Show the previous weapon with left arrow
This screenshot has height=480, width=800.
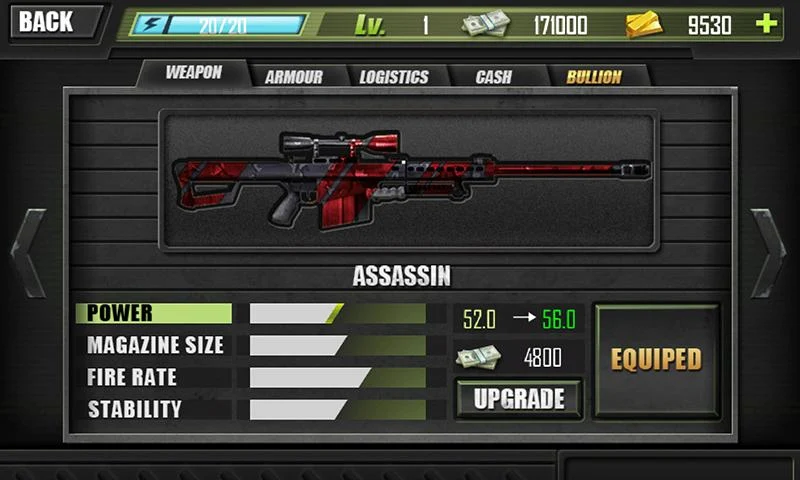coord(28,253)
